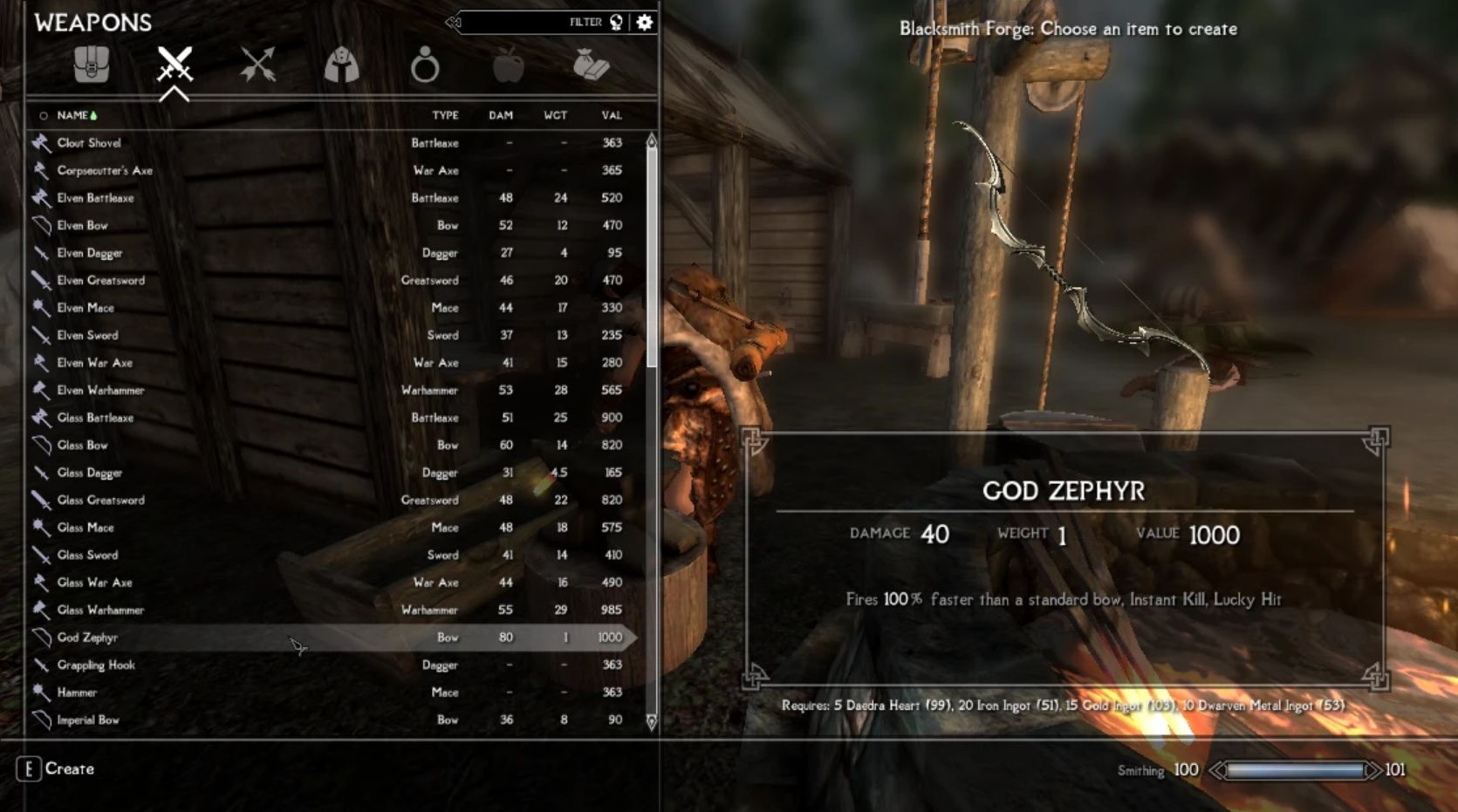
Task: Switch to the weapons crossed-swords category tab
Action: click(x=175, y=65)
